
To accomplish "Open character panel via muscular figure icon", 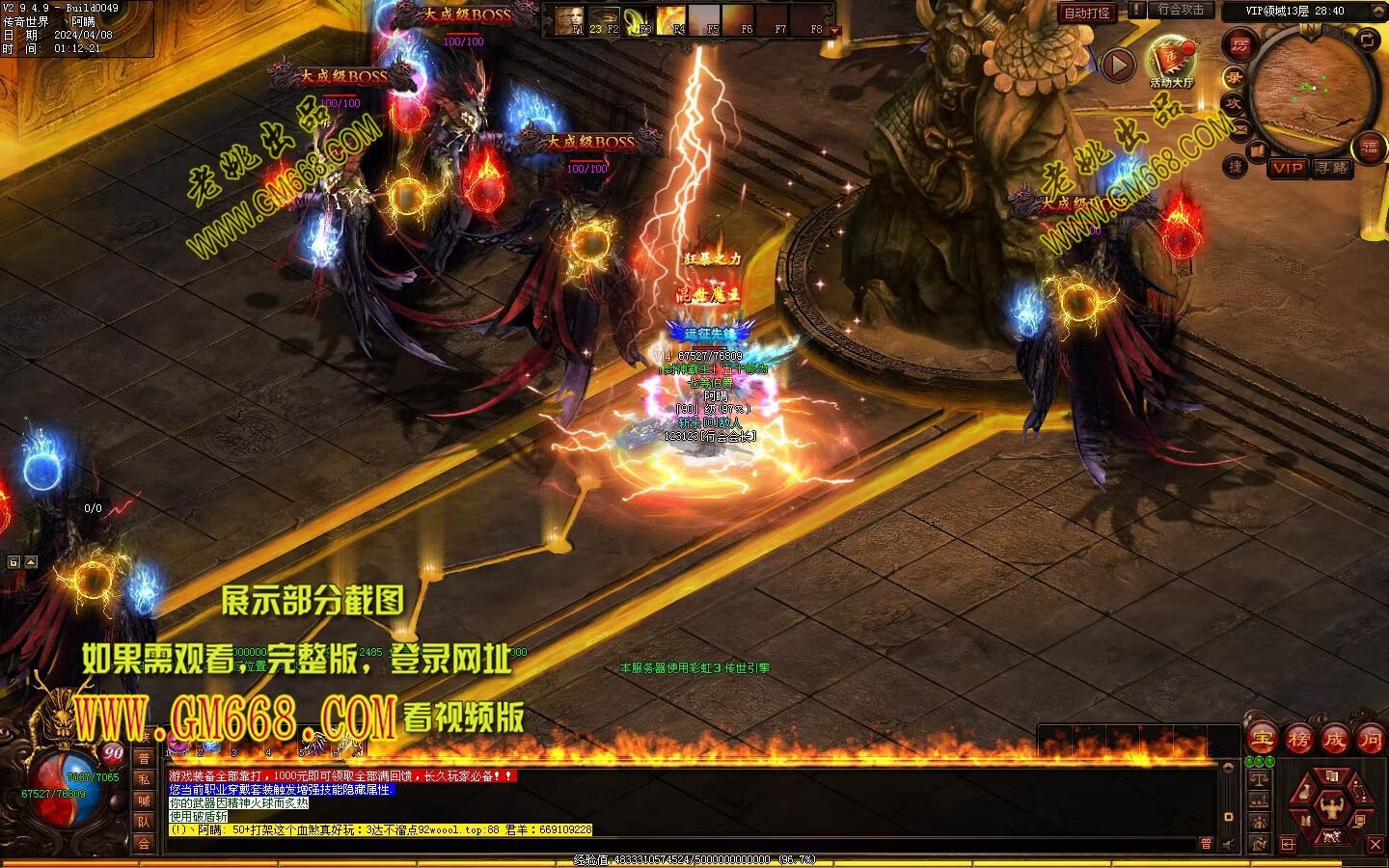I will 1332,808.
